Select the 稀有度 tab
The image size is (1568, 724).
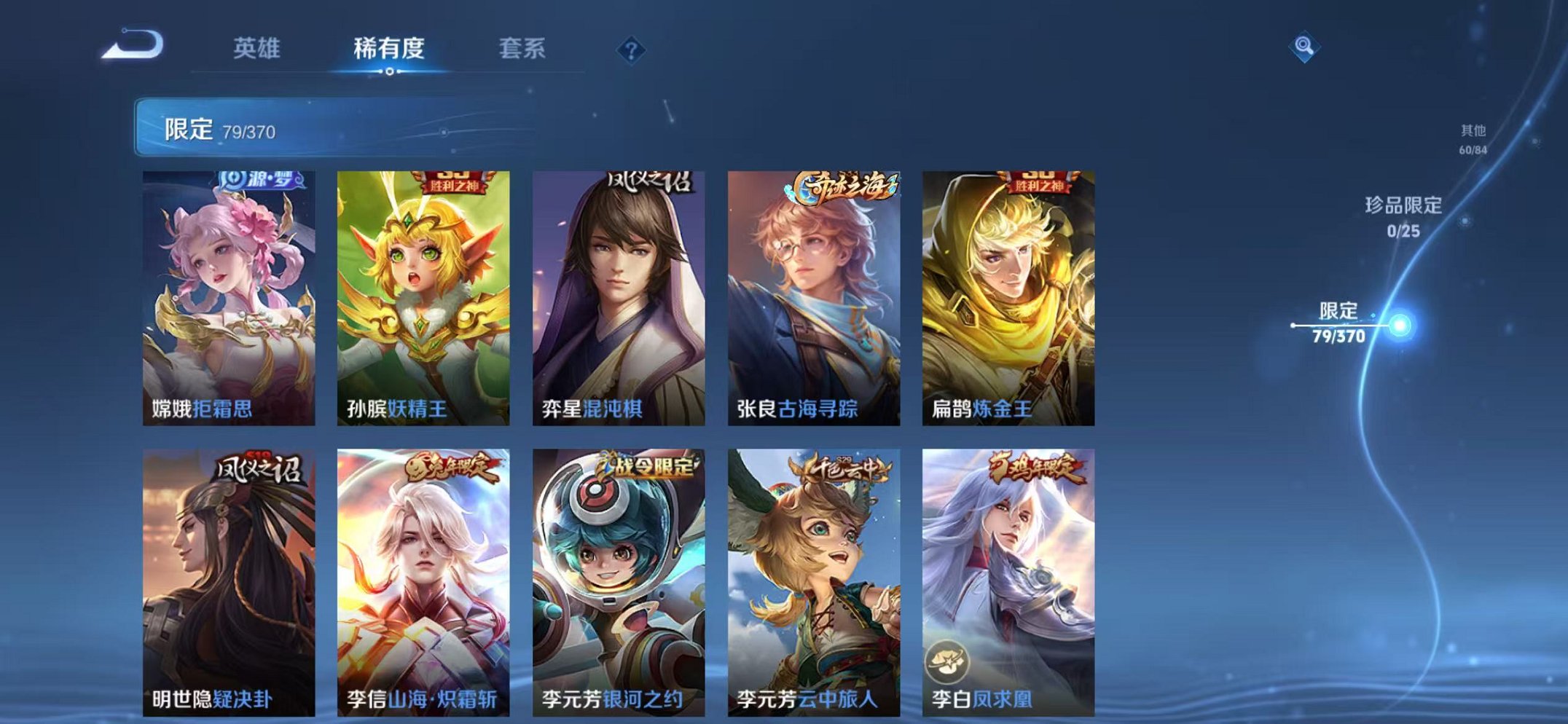coord(388,46)
